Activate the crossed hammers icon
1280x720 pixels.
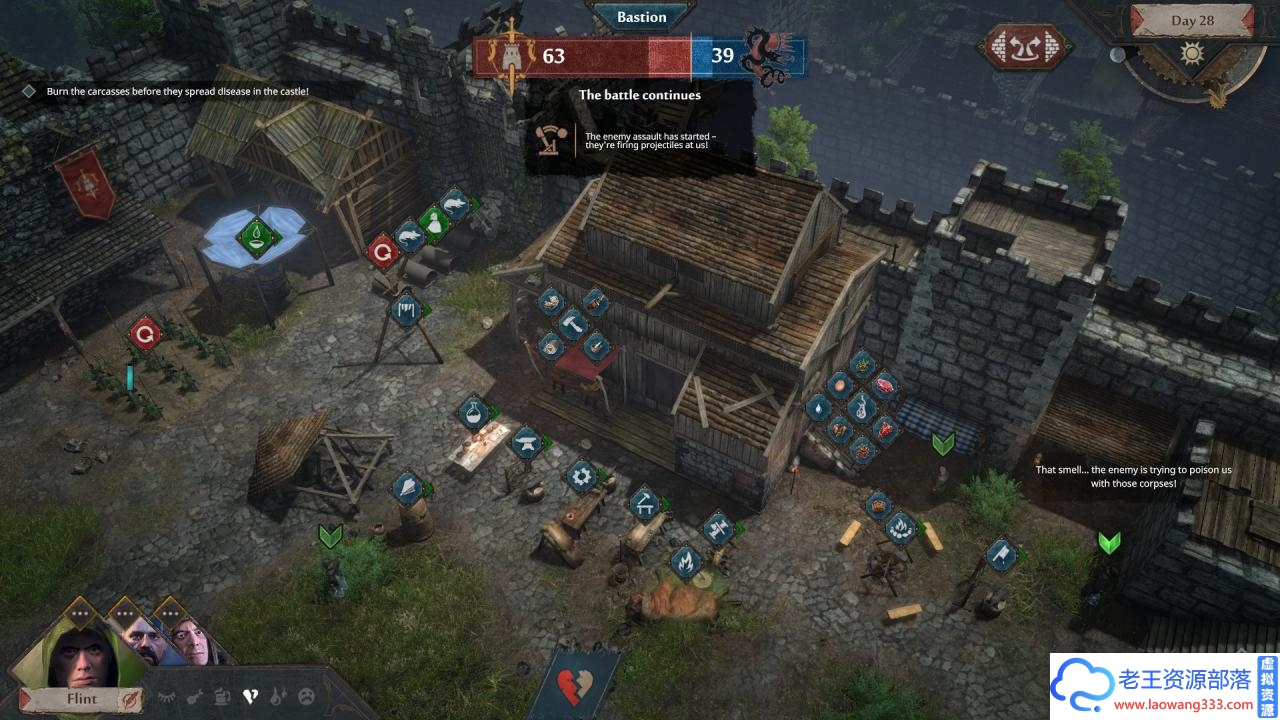pos(717,528)
